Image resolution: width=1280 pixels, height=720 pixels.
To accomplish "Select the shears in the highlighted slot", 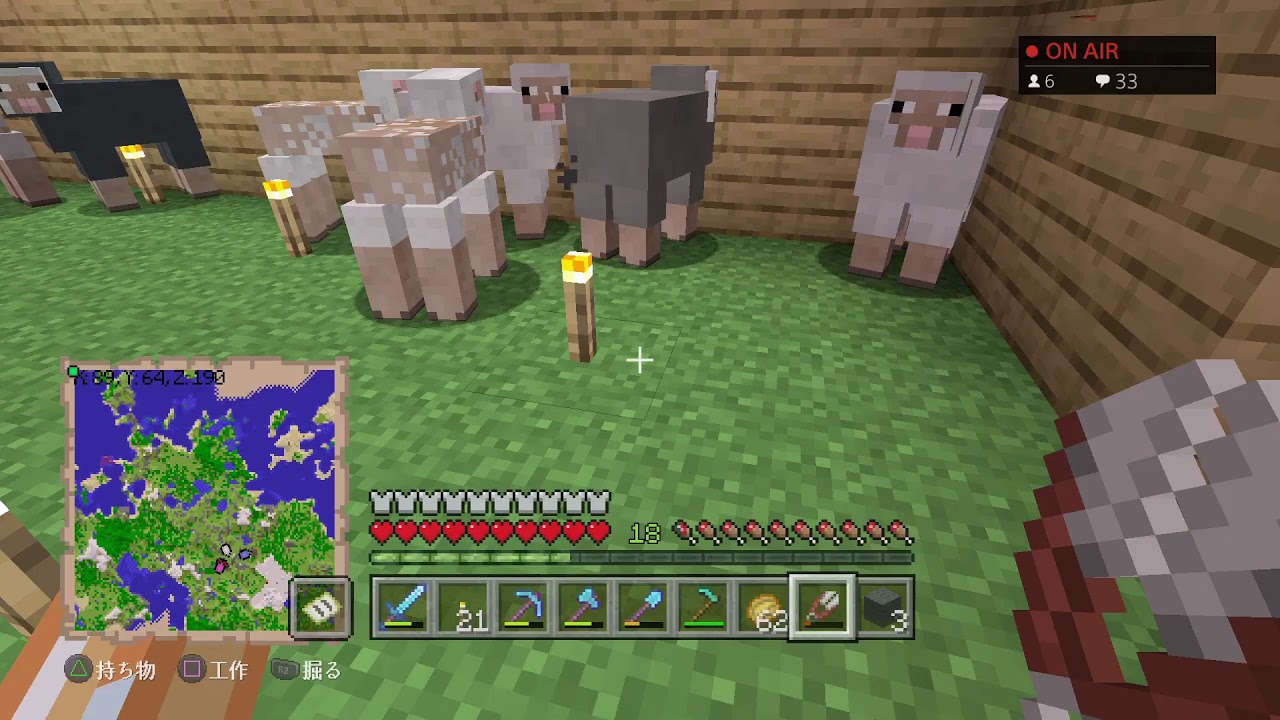I will tap(823, 607).
